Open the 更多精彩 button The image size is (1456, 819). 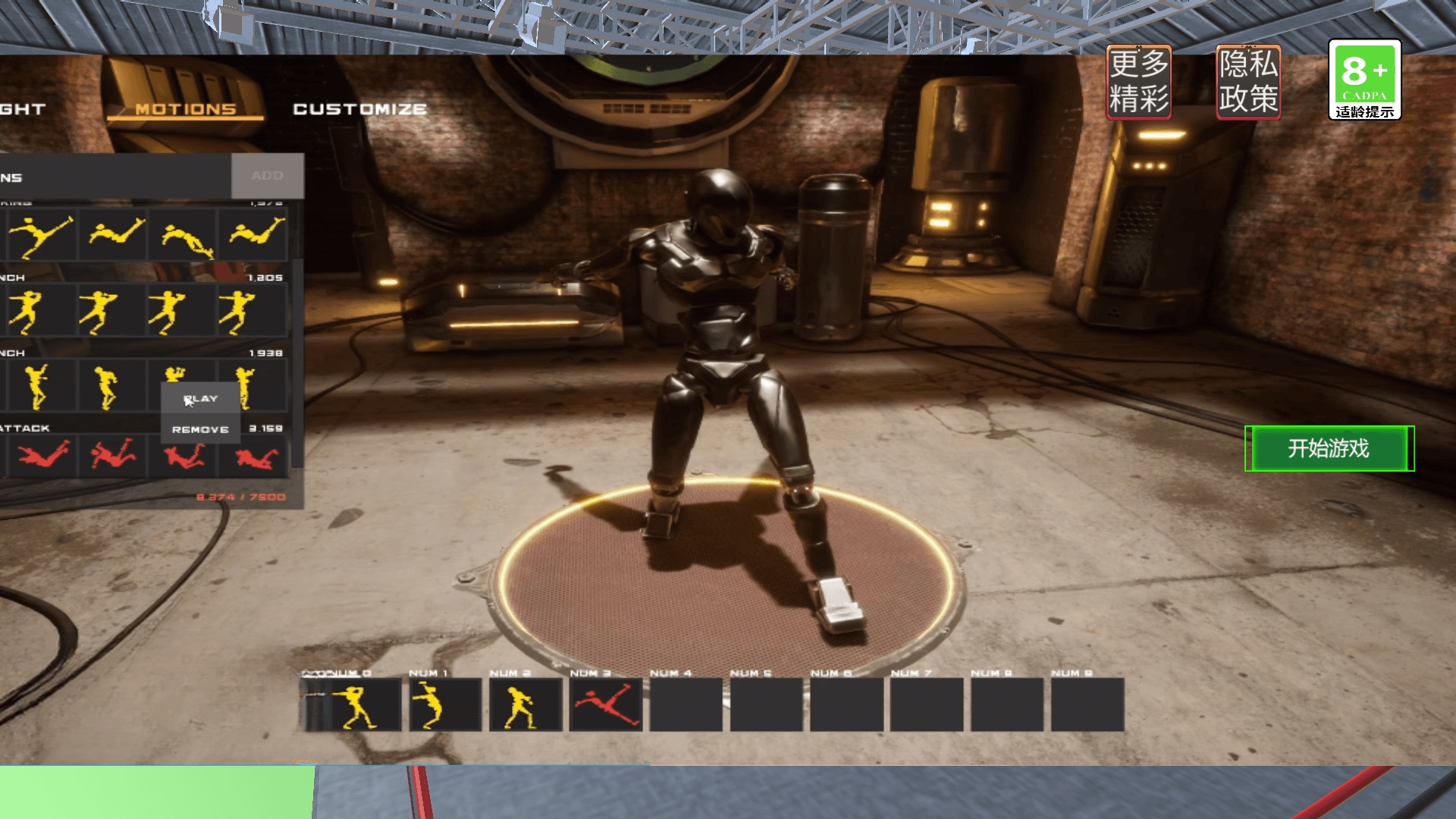(1138, 82)
